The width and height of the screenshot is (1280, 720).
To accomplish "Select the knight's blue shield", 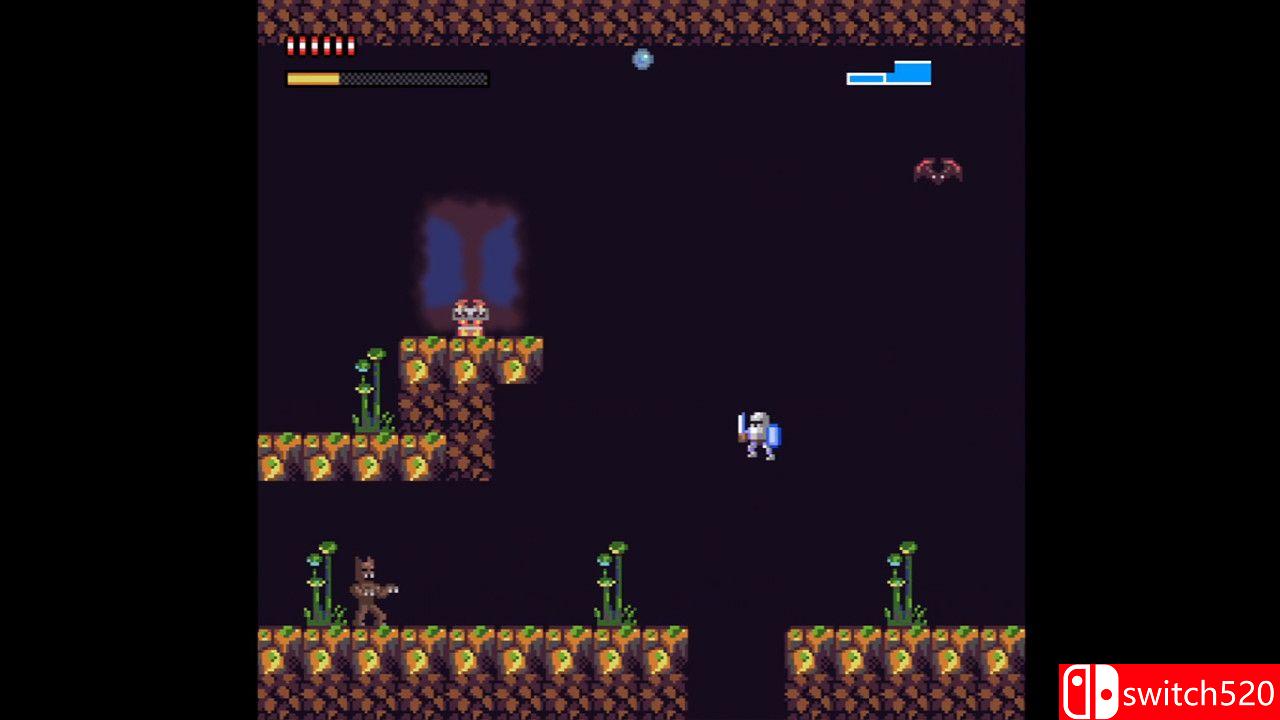I will [772, 437].
